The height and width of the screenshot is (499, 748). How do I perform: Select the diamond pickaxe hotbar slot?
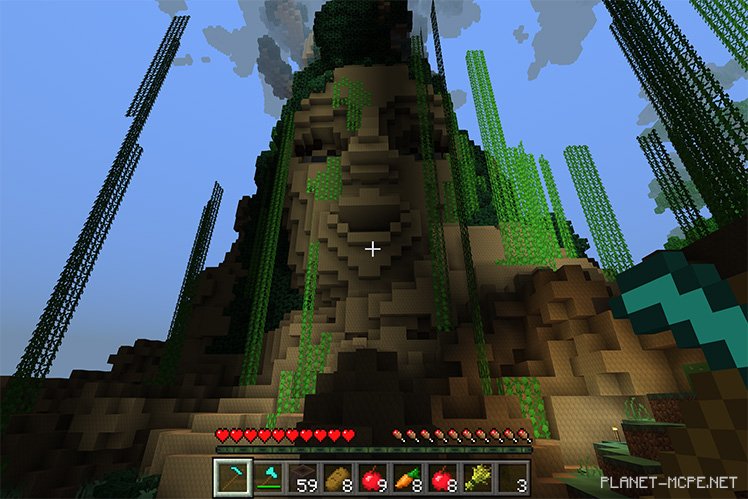(x=232, y=478)
